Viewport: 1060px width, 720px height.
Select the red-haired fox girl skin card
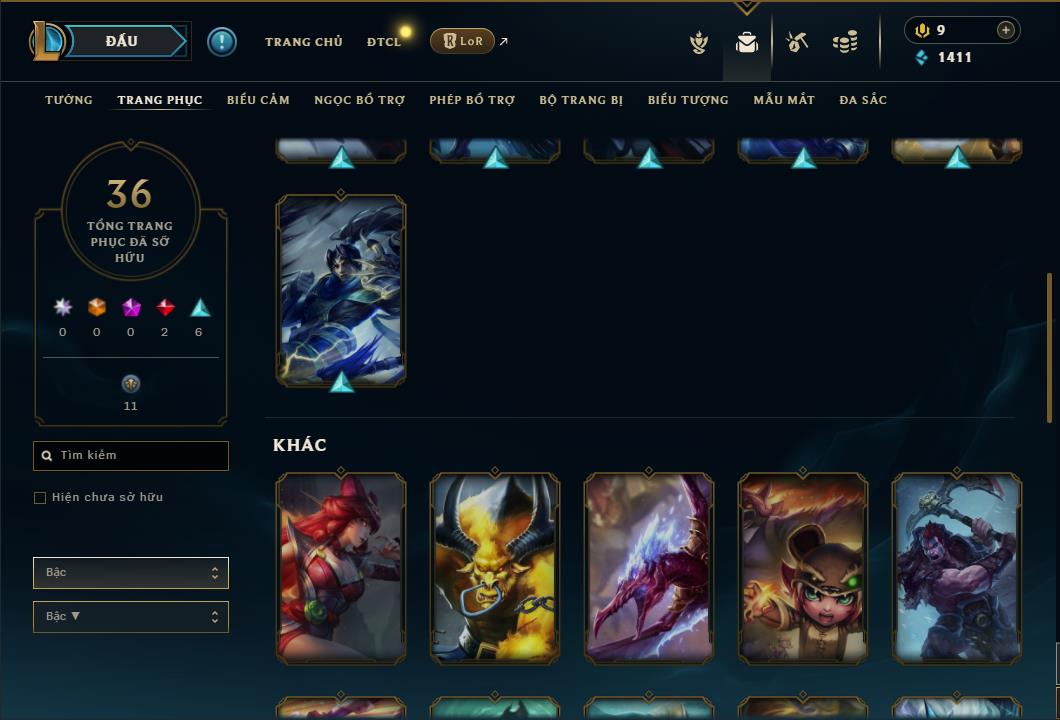click(x=341, y=567)
